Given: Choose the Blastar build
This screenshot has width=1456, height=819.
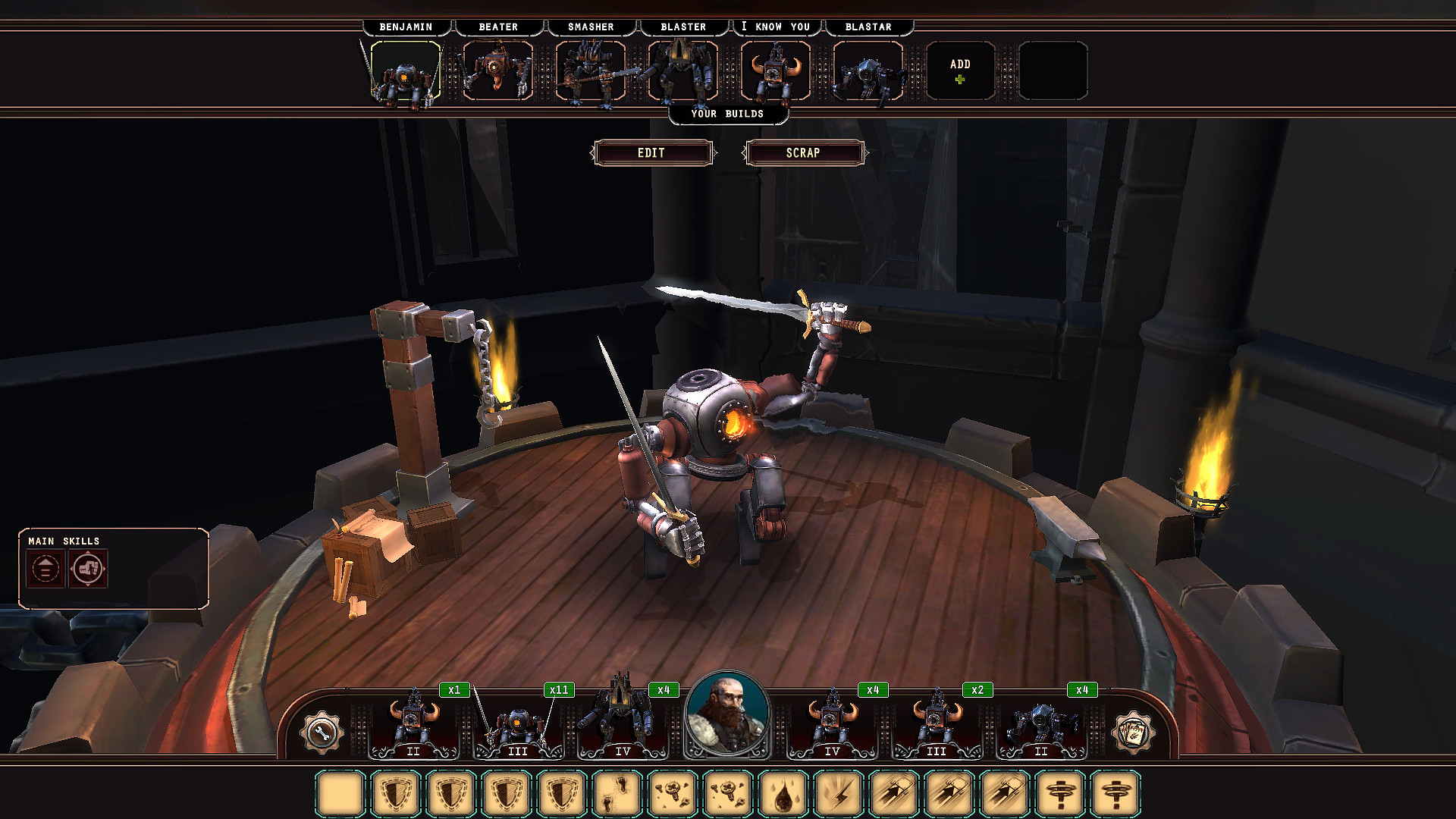Looking at the screenshot, I should 868,71.
